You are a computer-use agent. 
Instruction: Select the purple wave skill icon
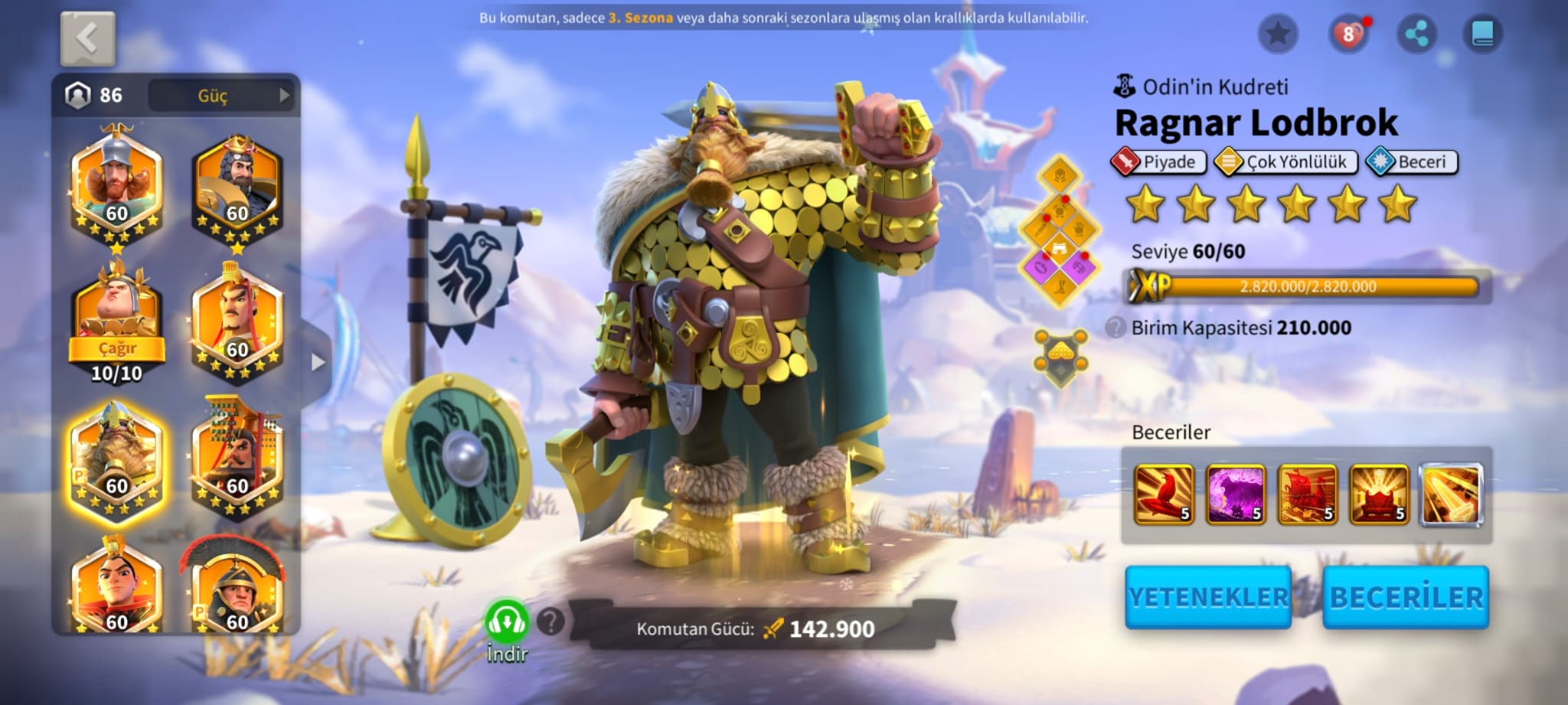(1235, 494)
